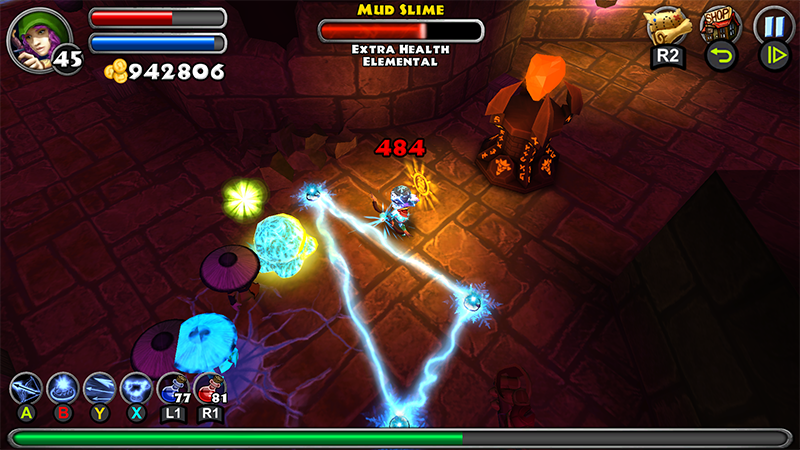Activate the bow and arrow skill
Image resolution: width=800 pixels, height=450 pixels.
pyautogui.click(x=26, y=388)
